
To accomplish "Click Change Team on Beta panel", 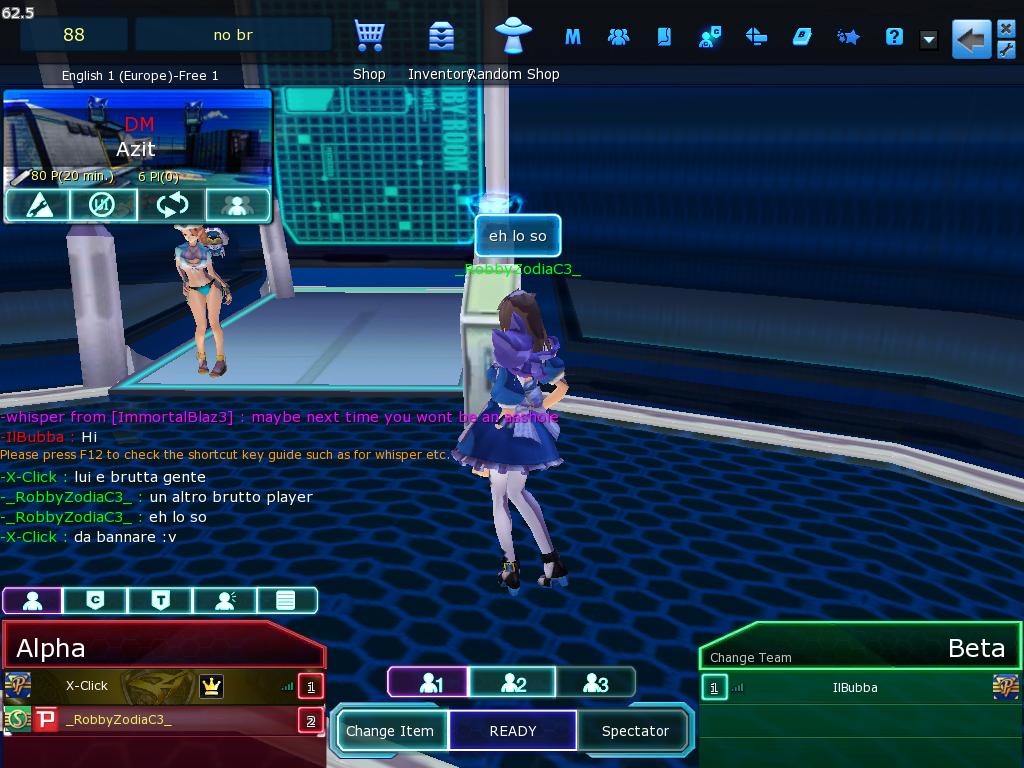I will 750,657.
